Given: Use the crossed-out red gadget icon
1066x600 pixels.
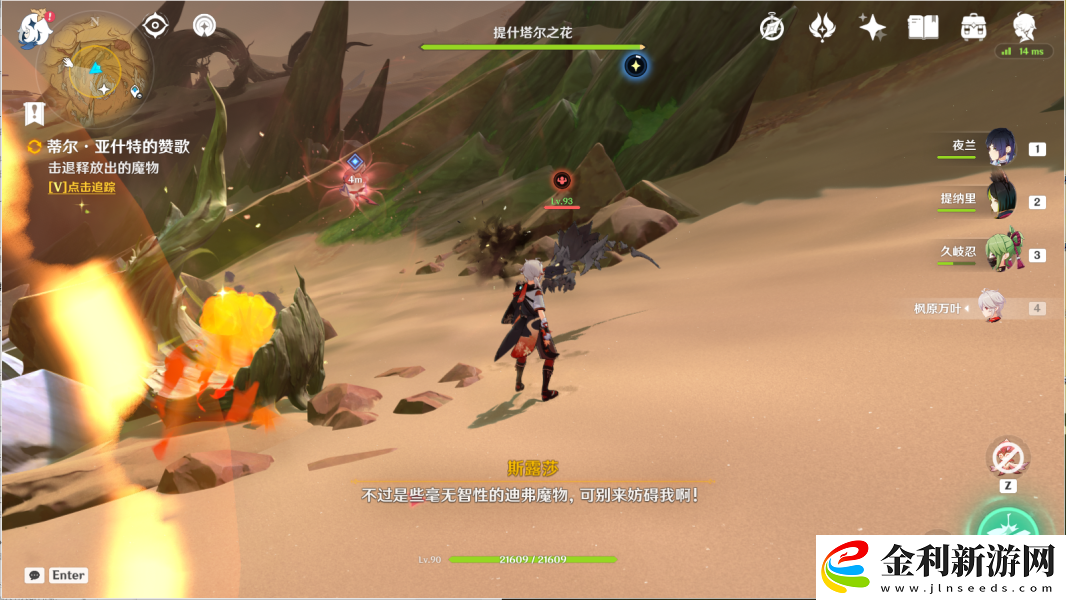Looking at the screenshot, I should (1007, 458).
